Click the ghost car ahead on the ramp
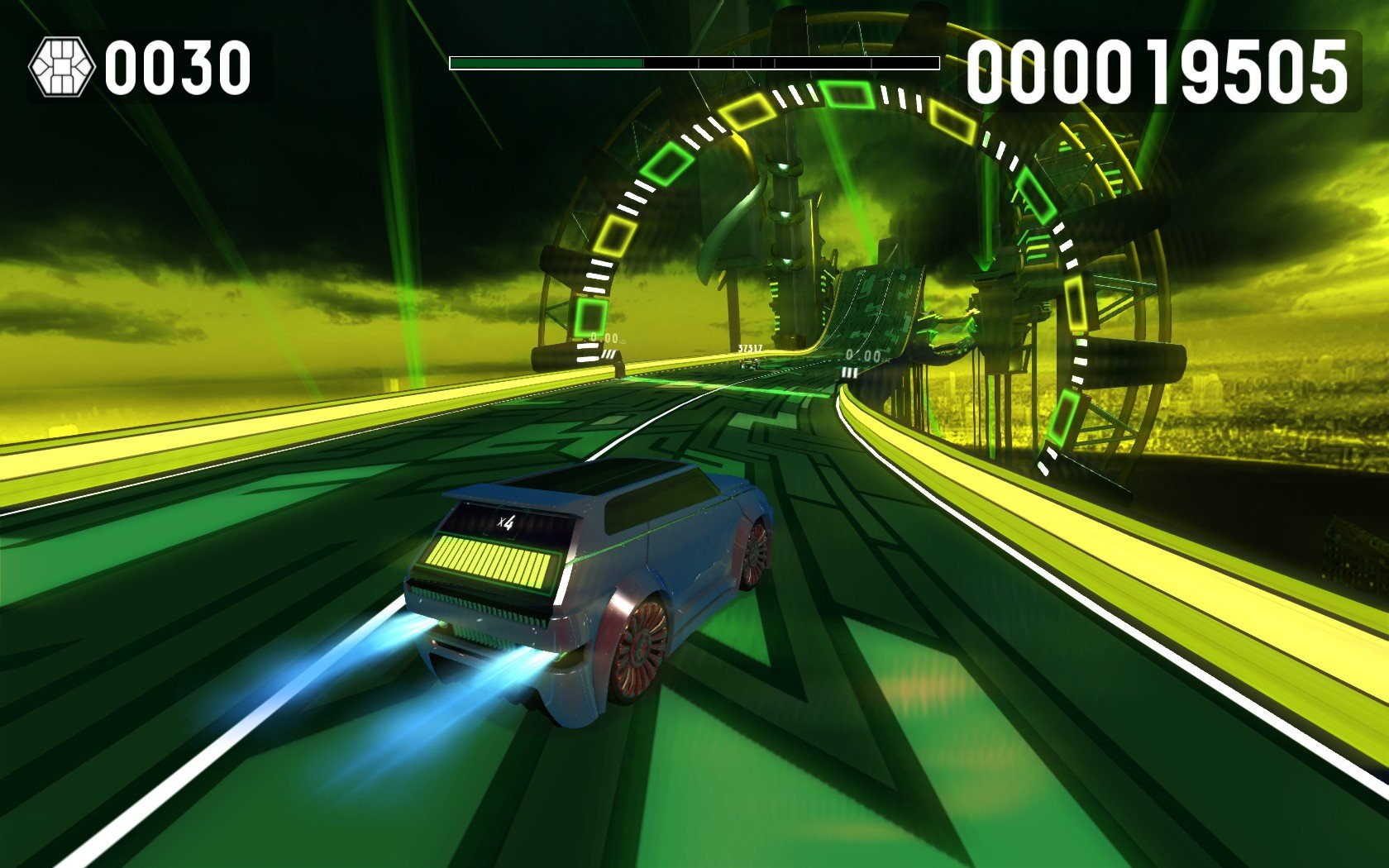Image resolution: width=1389 pixels, height=868 pixels. (750, 365)
